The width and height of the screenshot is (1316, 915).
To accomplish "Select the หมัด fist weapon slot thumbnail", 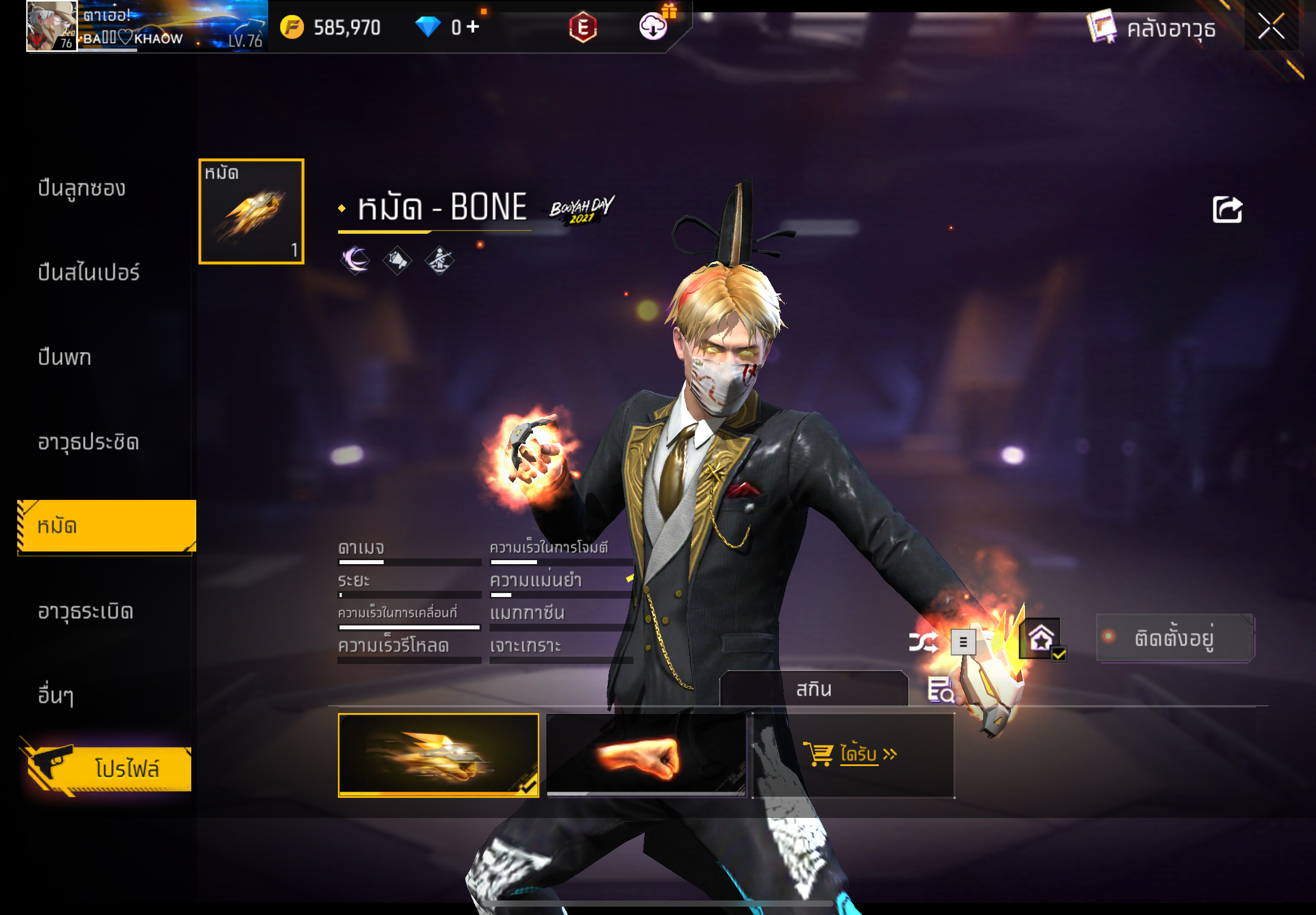I will point(251,211).
